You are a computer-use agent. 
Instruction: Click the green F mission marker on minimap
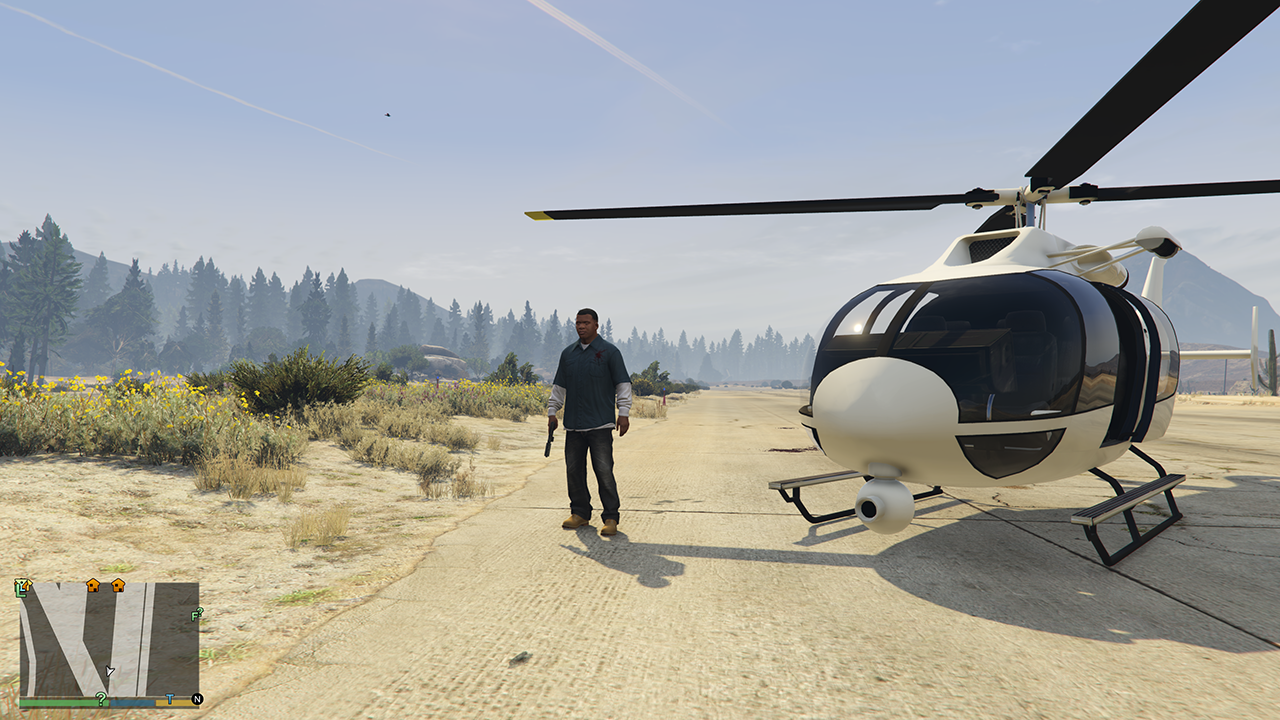(196, 615)
